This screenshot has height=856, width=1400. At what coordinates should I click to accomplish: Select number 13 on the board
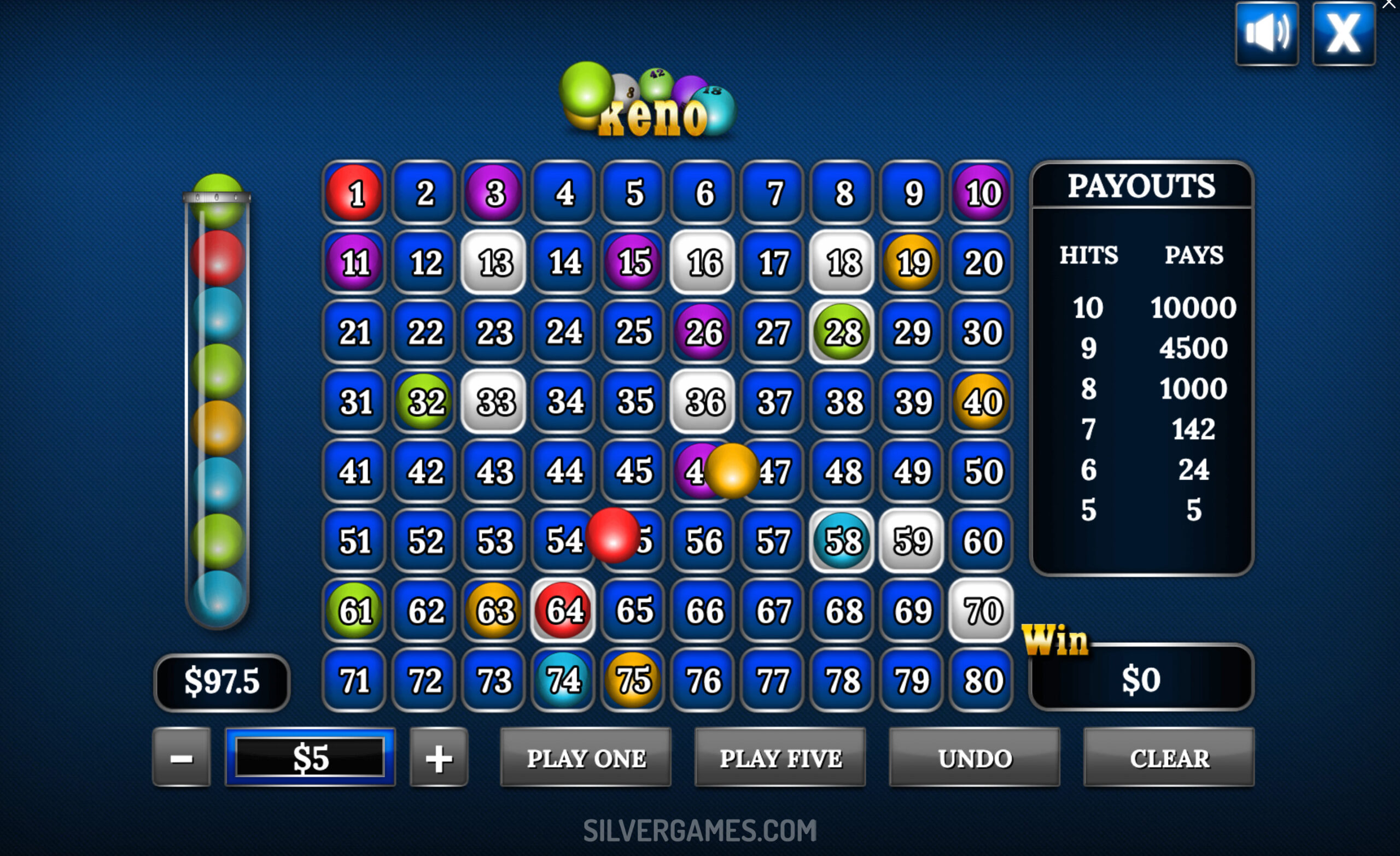[494, 262]
